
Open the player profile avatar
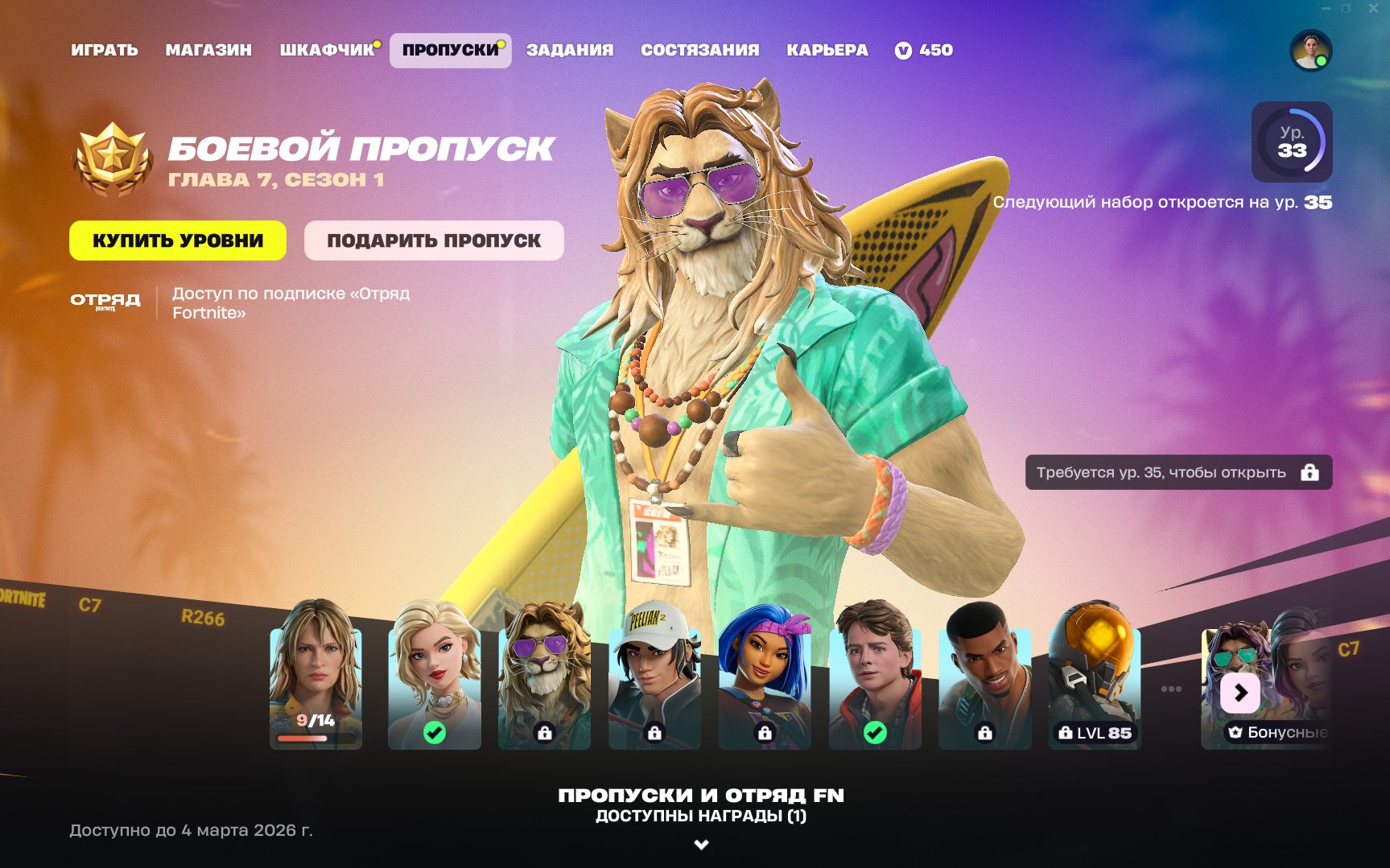pos(1311,50)
